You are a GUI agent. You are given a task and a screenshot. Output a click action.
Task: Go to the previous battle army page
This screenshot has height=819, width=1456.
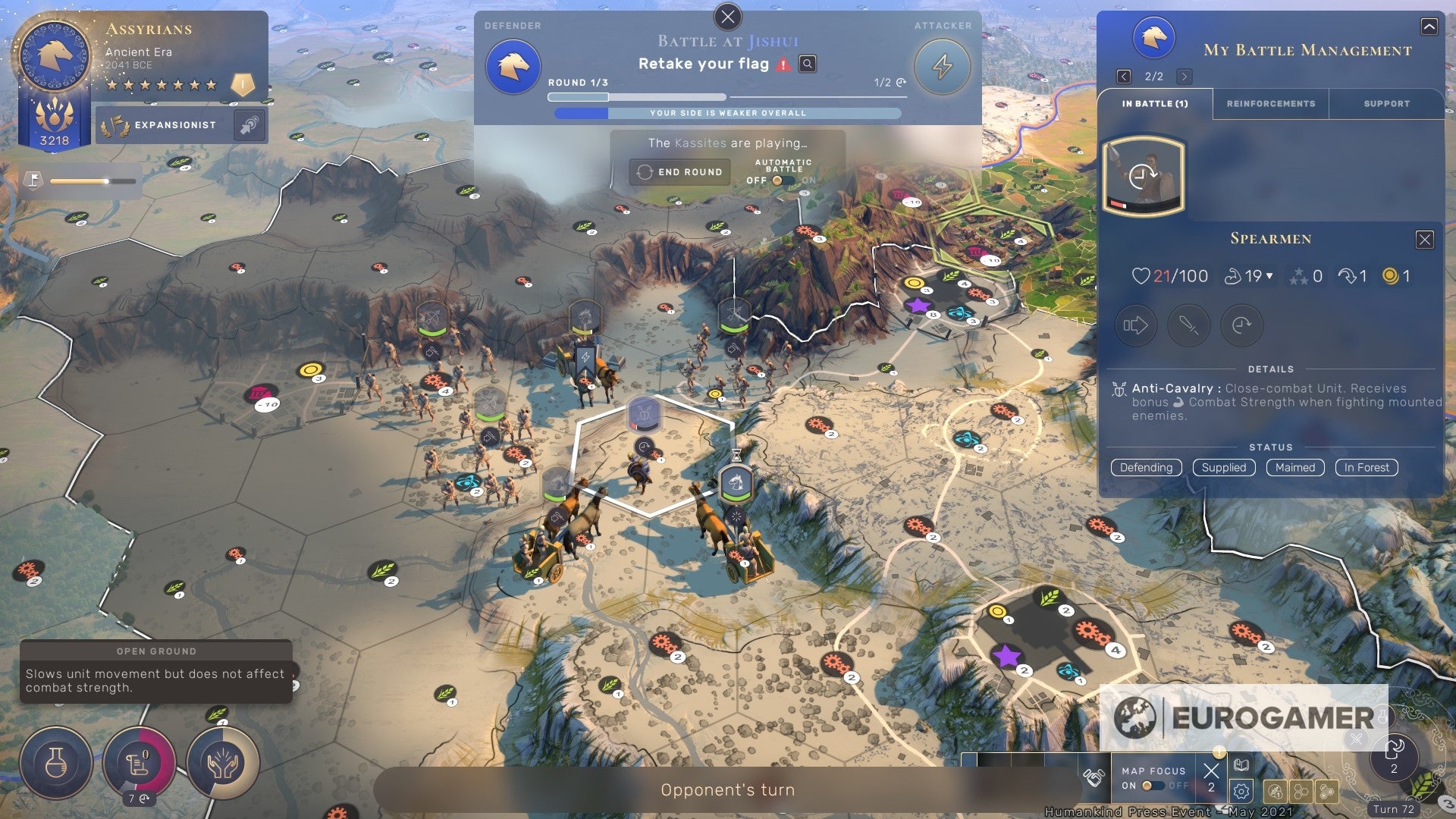(x=1124, y=77)
